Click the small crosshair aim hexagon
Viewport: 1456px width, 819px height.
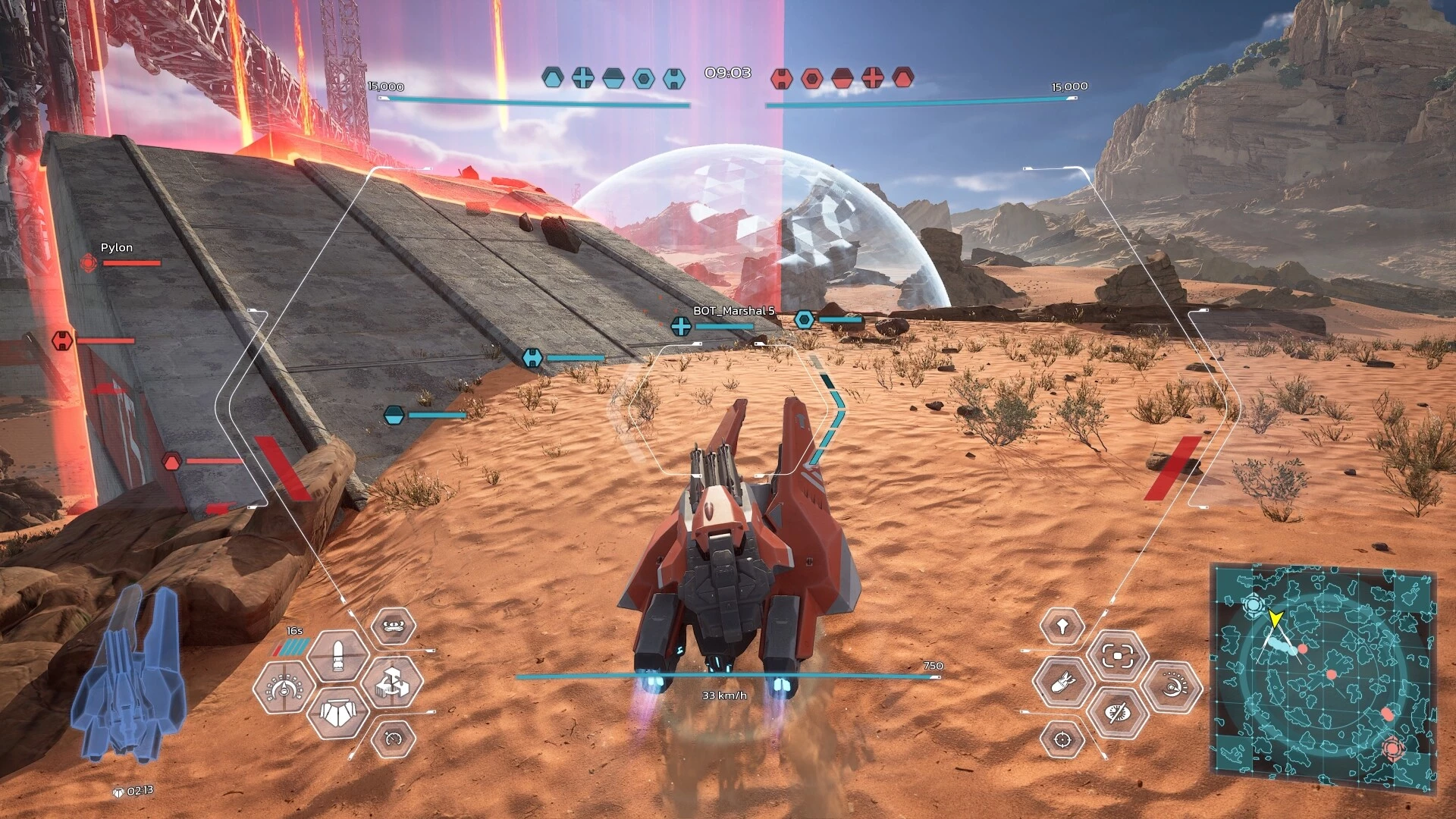[x=1062, y=738]
